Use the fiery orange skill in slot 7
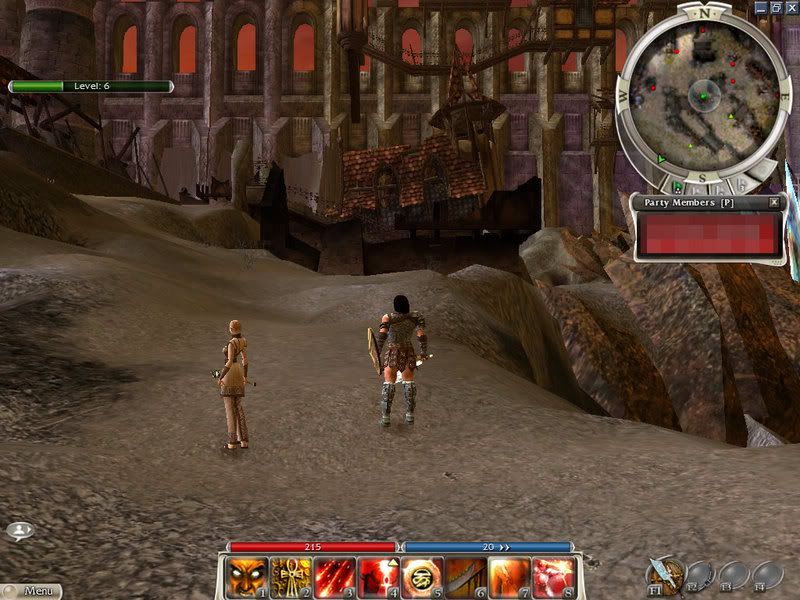 pos(510,577)
